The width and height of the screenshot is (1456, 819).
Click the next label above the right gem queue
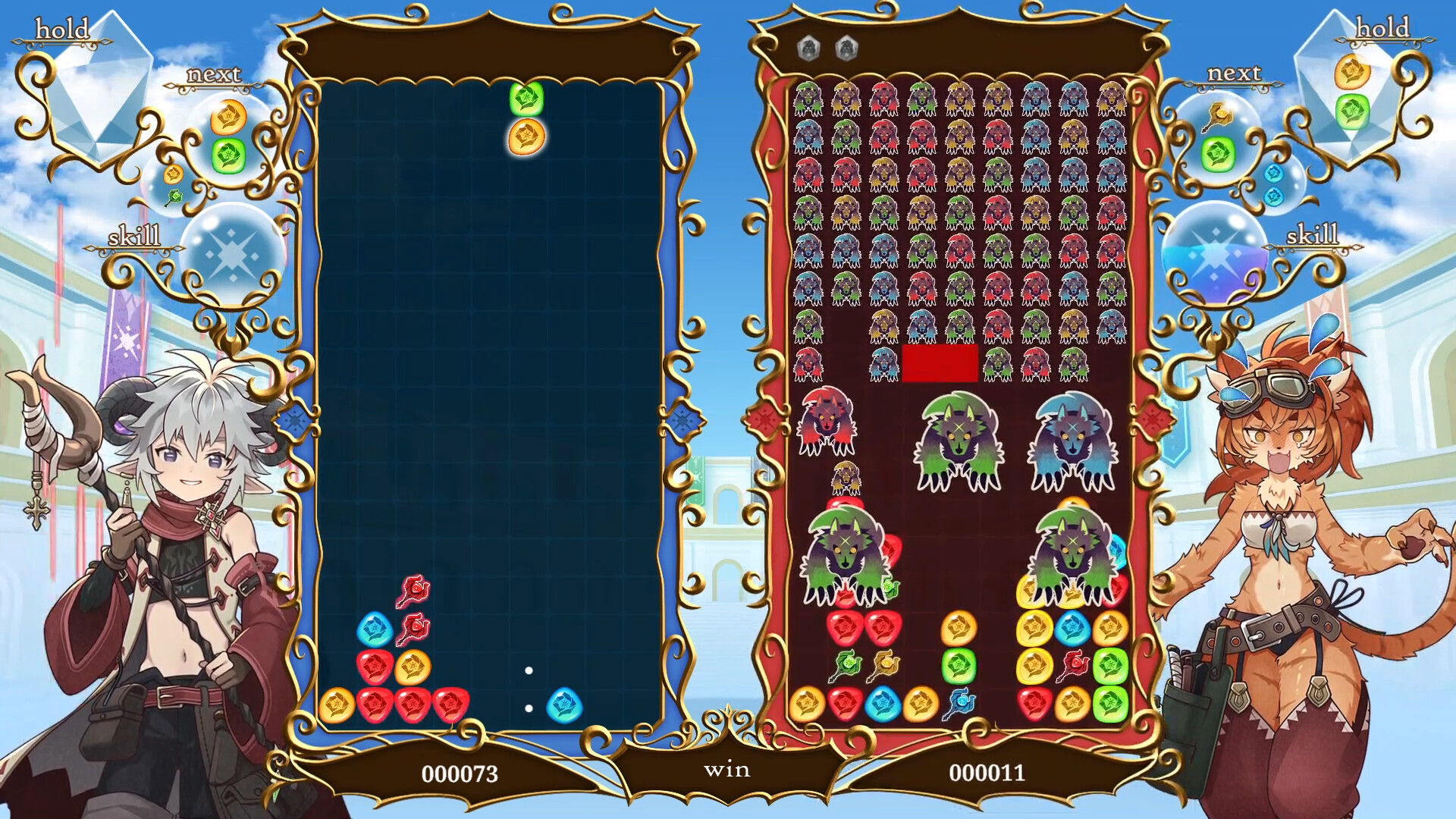tap(1233, 74)
